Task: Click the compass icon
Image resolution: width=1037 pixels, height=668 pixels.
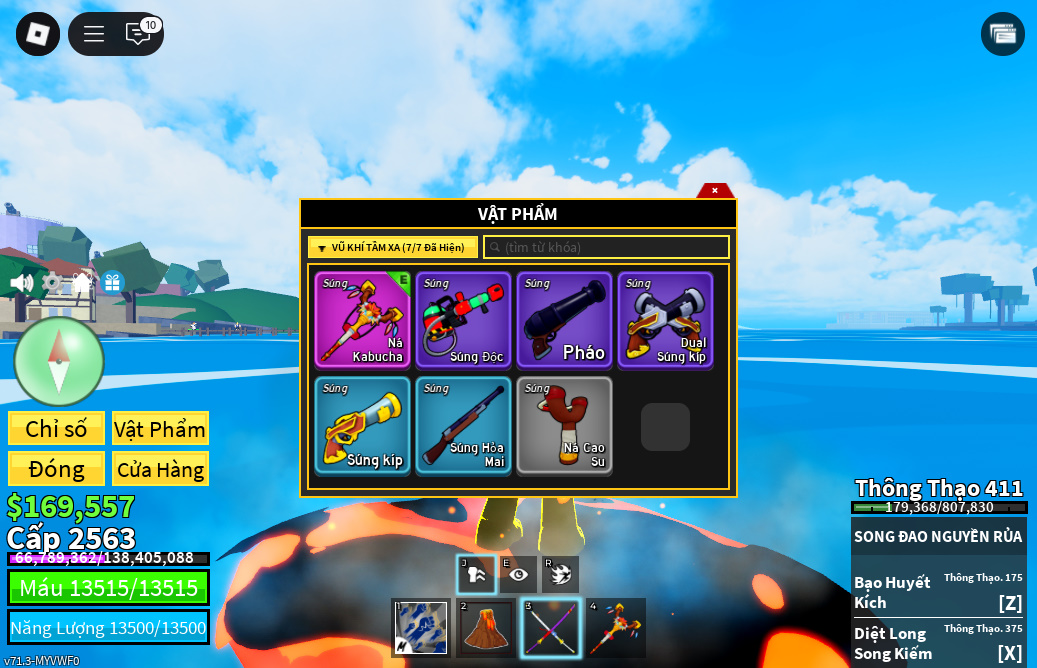Action: tap(59, 361)
